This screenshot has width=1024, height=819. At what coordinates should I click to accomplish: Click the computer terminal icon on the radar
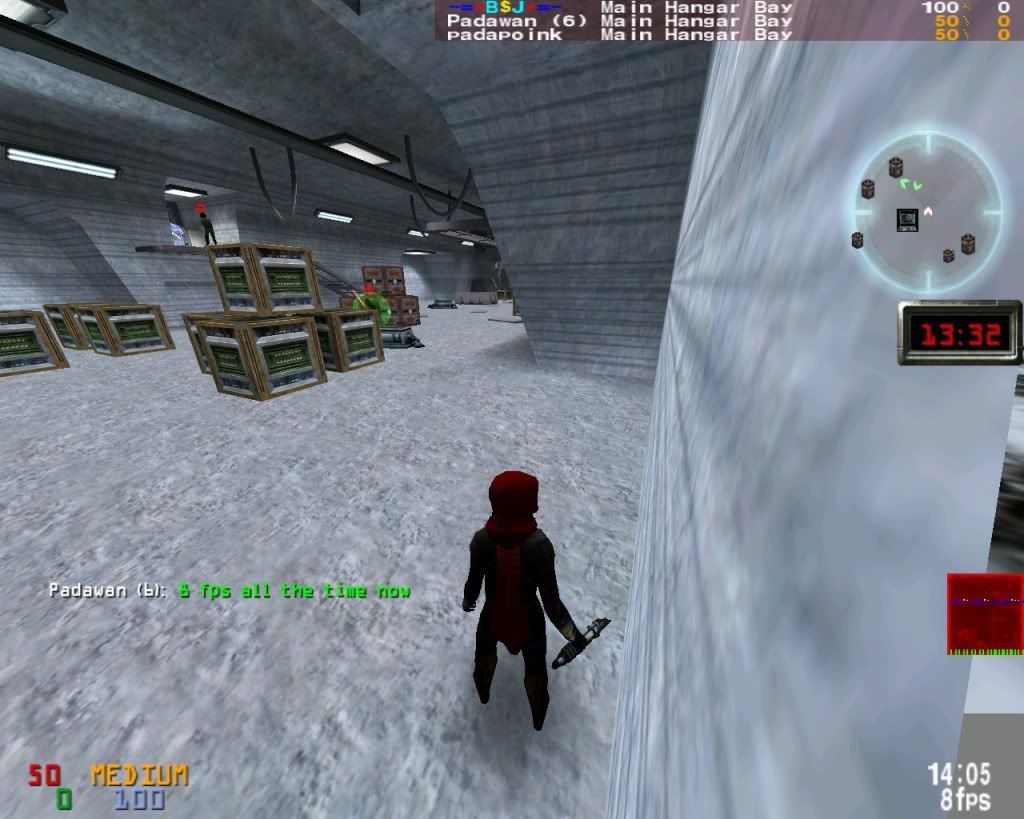pyautogui.click(x=907, y=219)
